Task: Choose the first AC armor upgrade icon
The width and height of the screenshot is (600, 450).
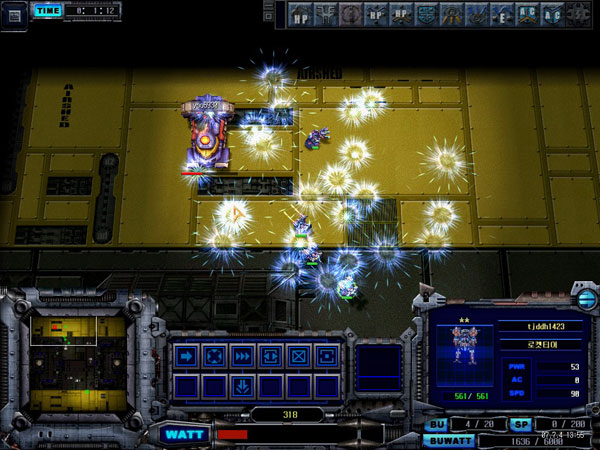Action: 526,15
